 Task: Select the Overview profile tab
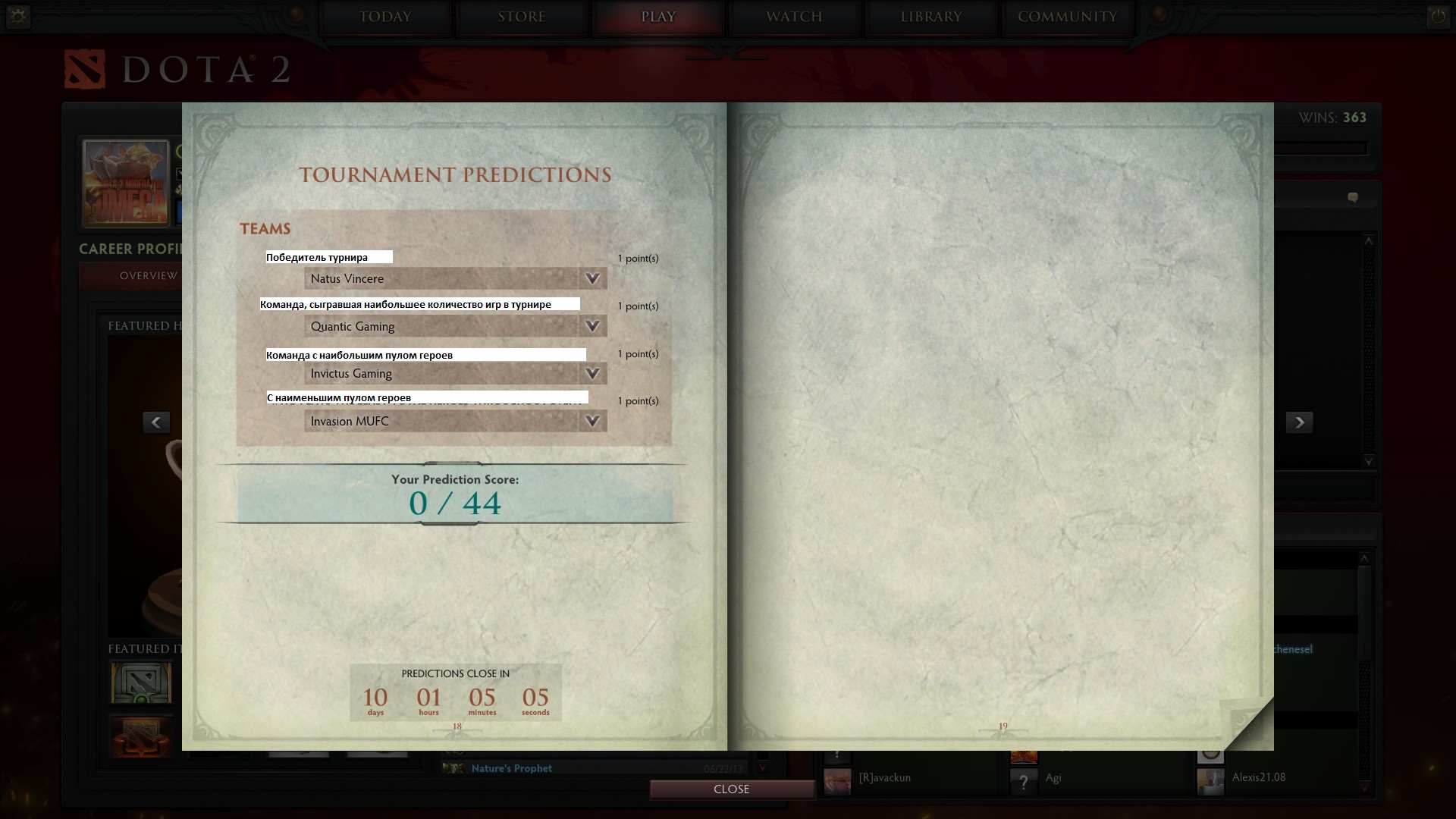(x=148, y=276)
